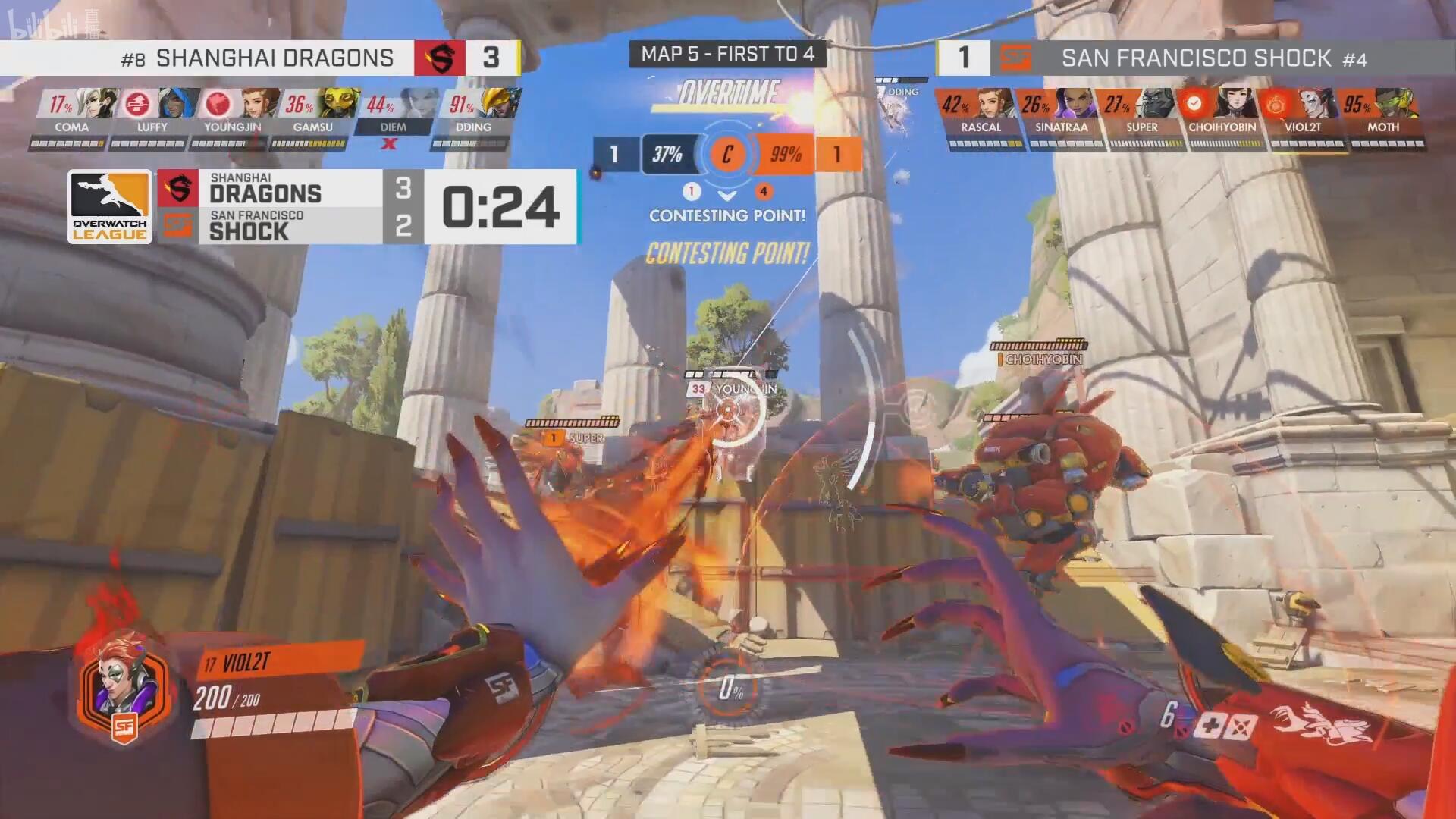1456x819 pixels.
Task: Select DDING's hero portrait
Action: (x=501, y=104)
